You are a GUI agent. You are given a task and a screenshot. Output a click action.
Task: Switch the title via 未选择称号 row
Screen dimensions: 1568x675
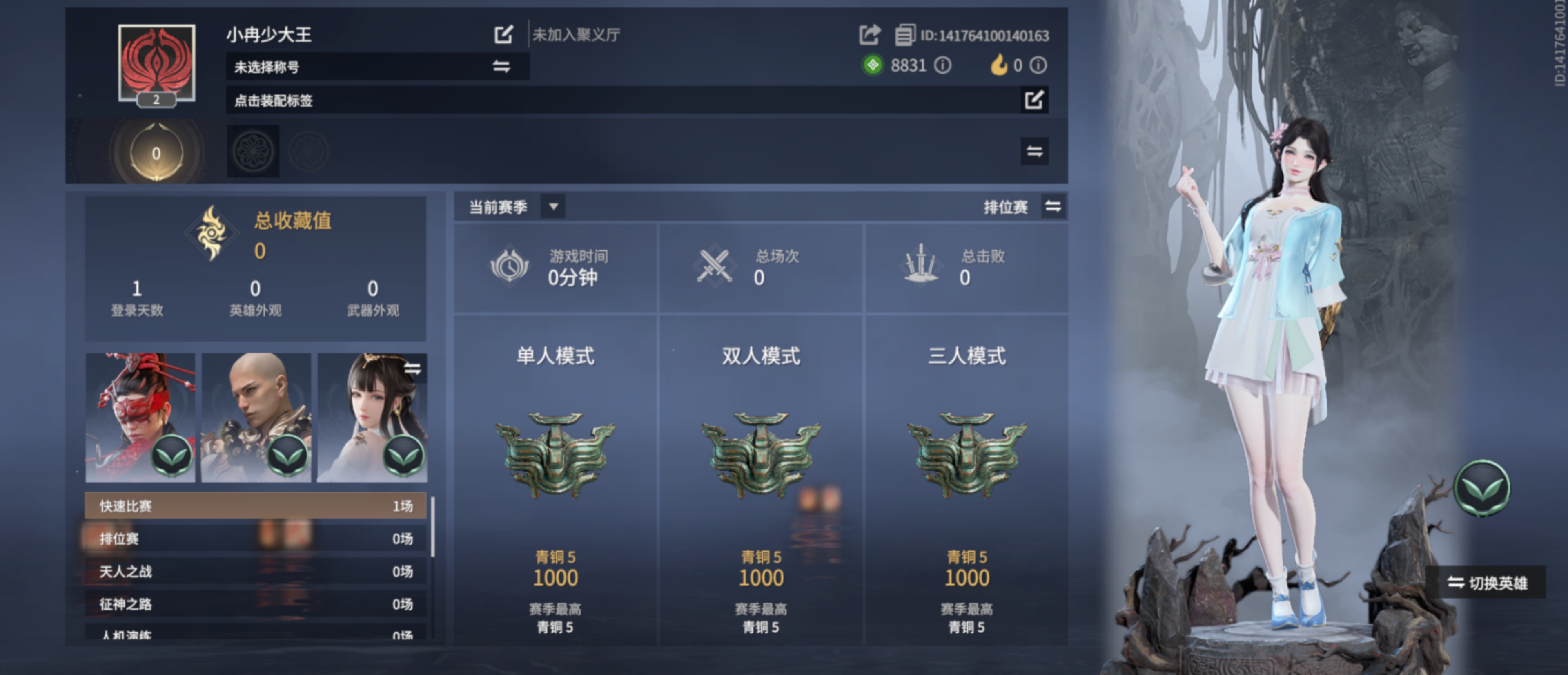[501, 67]
